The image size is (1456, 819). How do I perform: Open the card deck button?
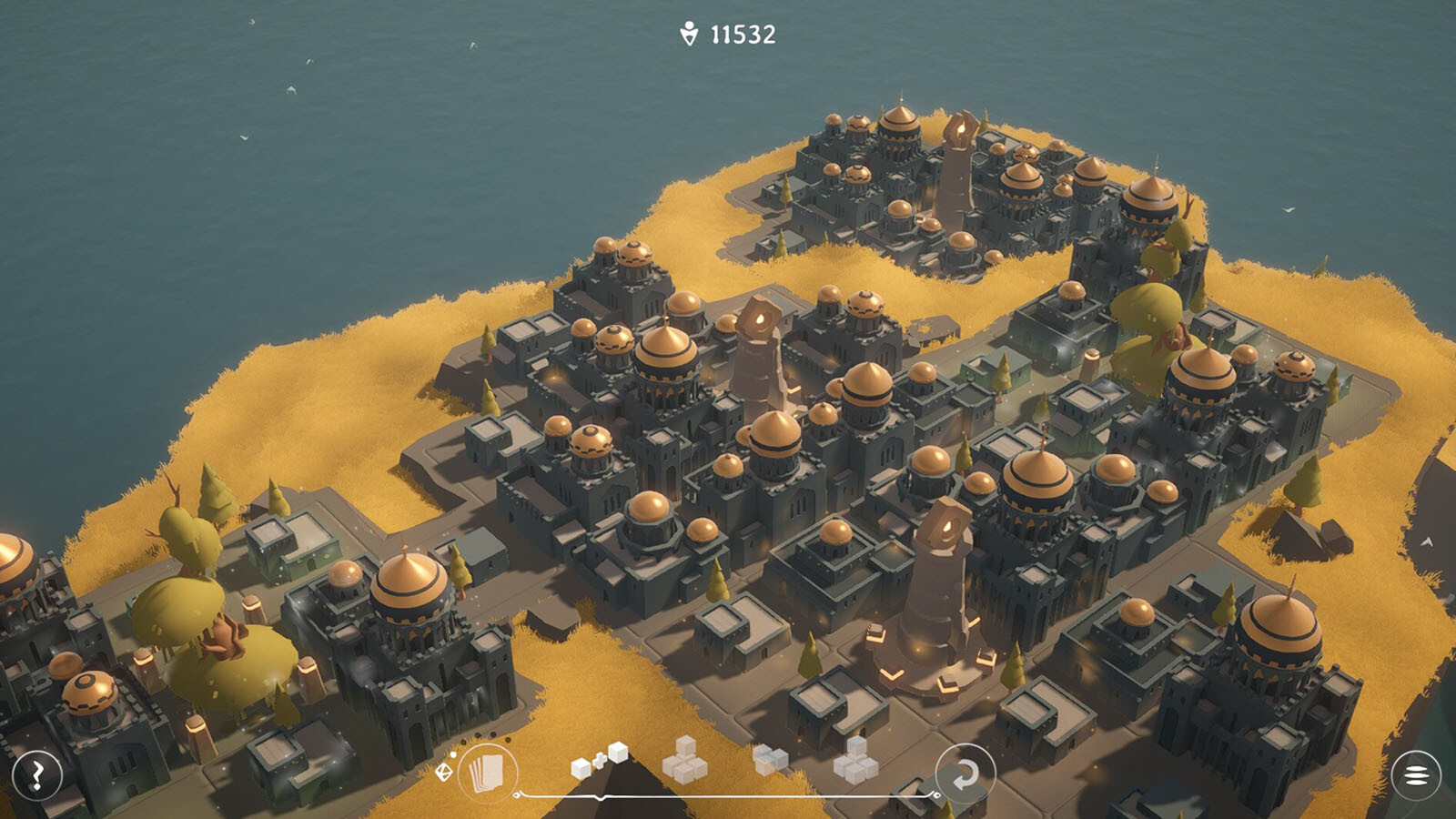tap(487, 773)
